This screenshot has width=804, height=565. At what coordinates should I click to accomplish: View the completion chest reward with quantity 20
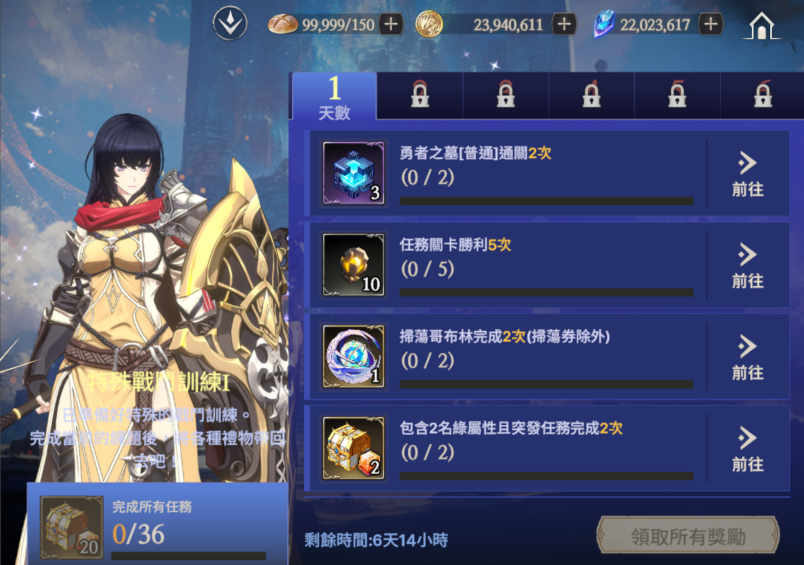71,526
